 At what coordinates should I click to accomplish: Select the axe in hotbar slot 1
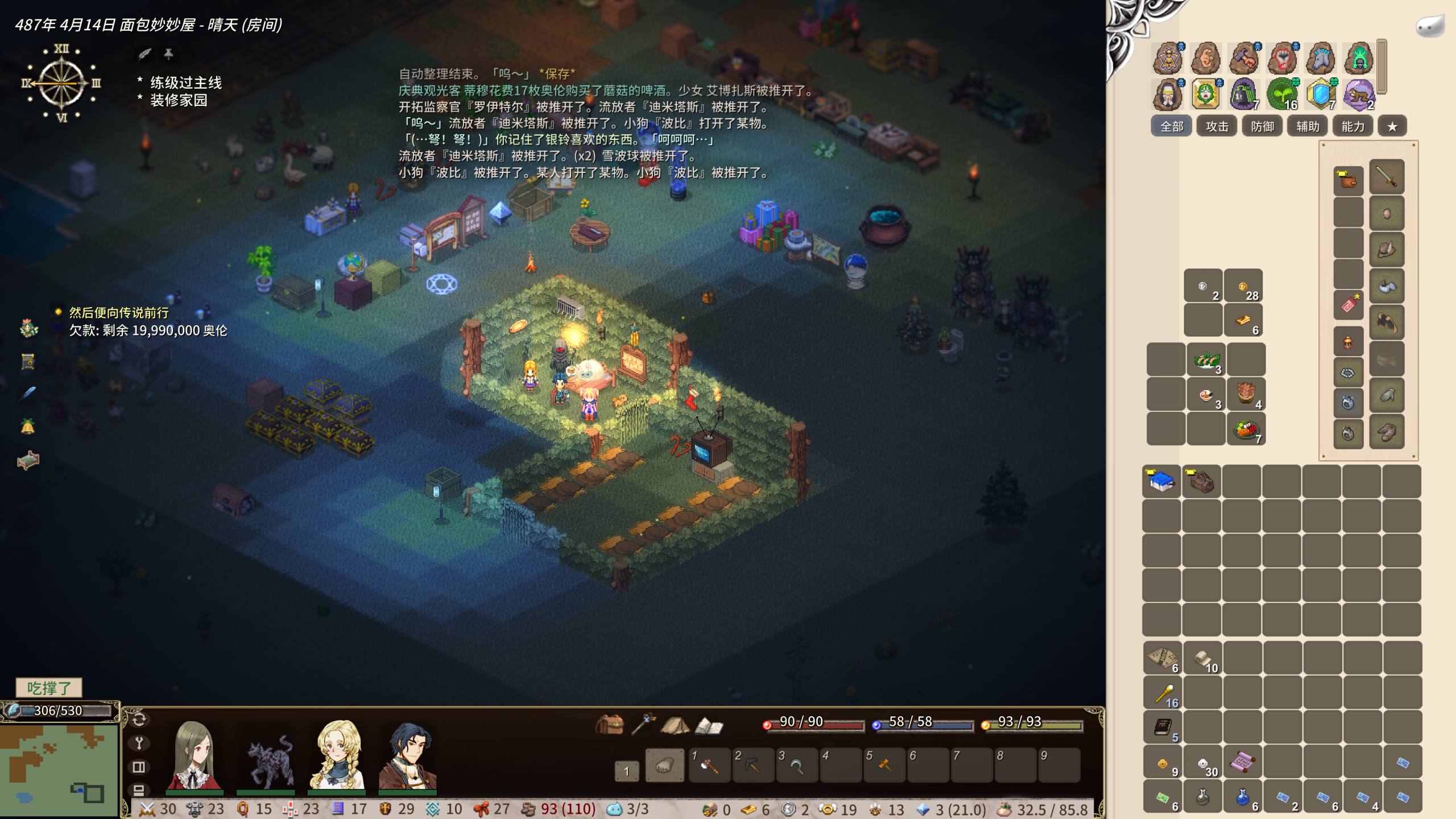(709, 766)
